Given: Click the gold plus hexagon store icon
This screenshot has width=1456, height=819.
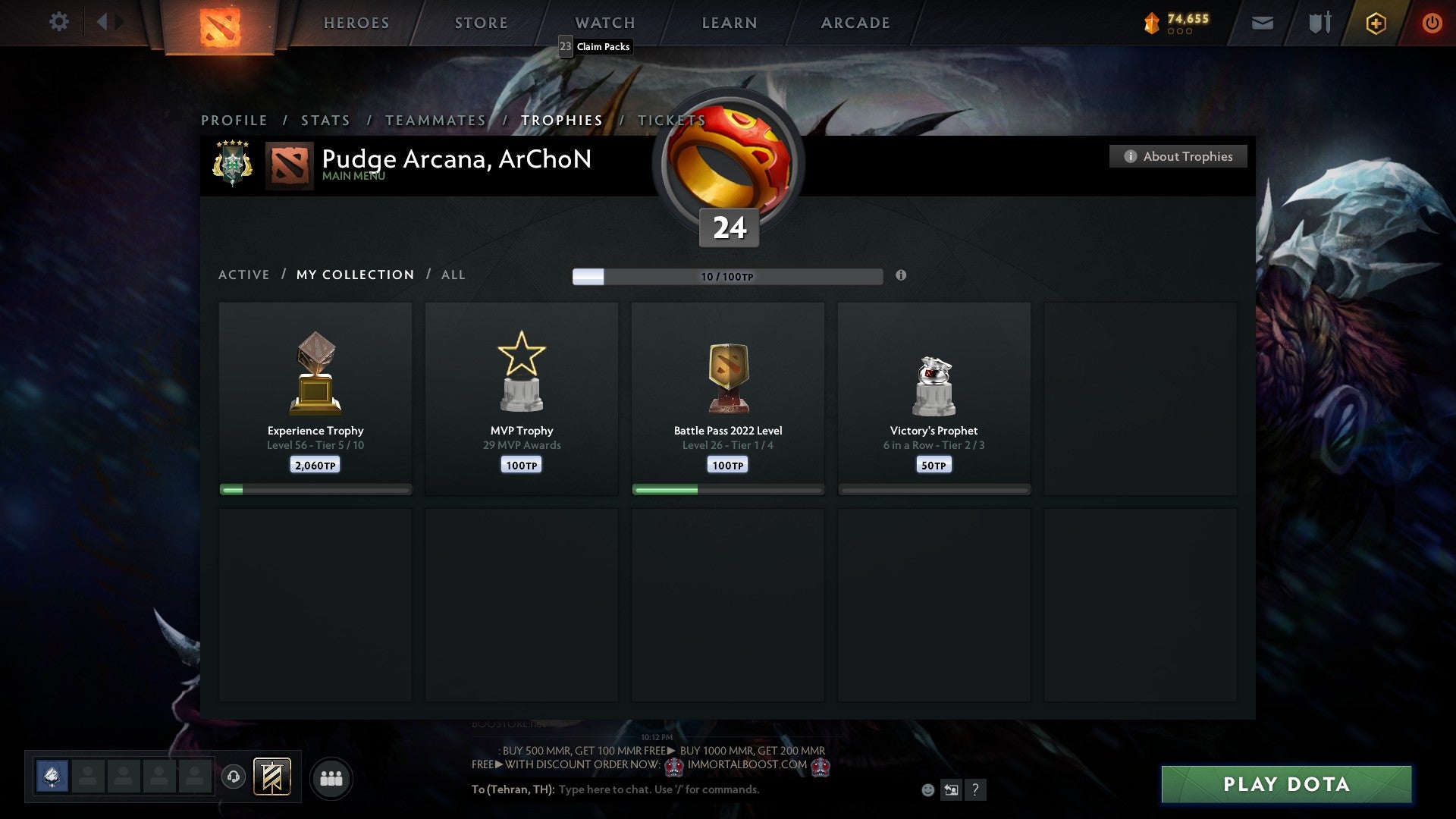Looking at the screenshot, I should point(1375,23).
